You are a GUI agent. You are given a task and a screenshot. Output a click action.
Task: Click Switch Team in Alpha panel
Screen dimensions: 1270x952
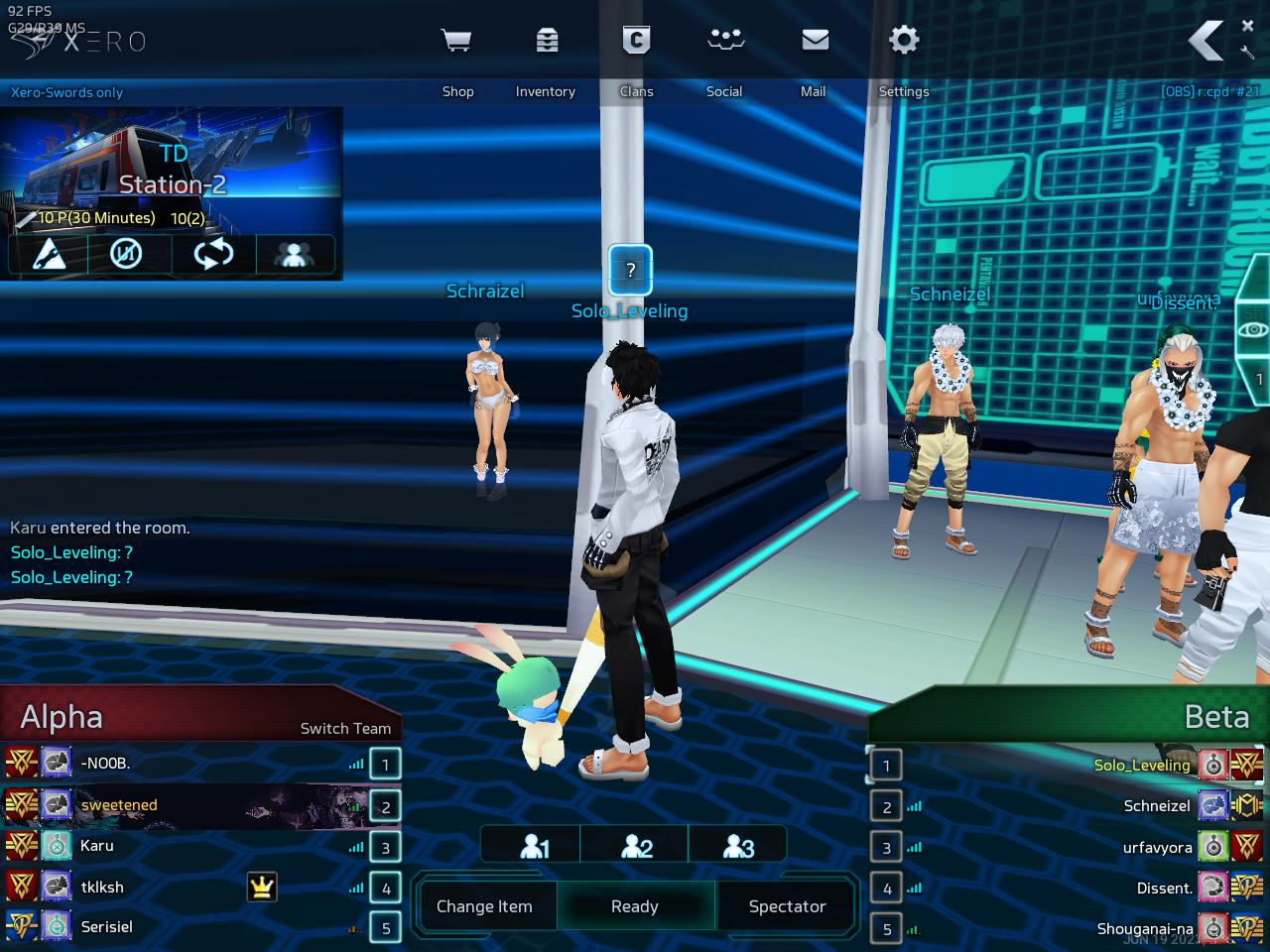(x=345, y=728)
